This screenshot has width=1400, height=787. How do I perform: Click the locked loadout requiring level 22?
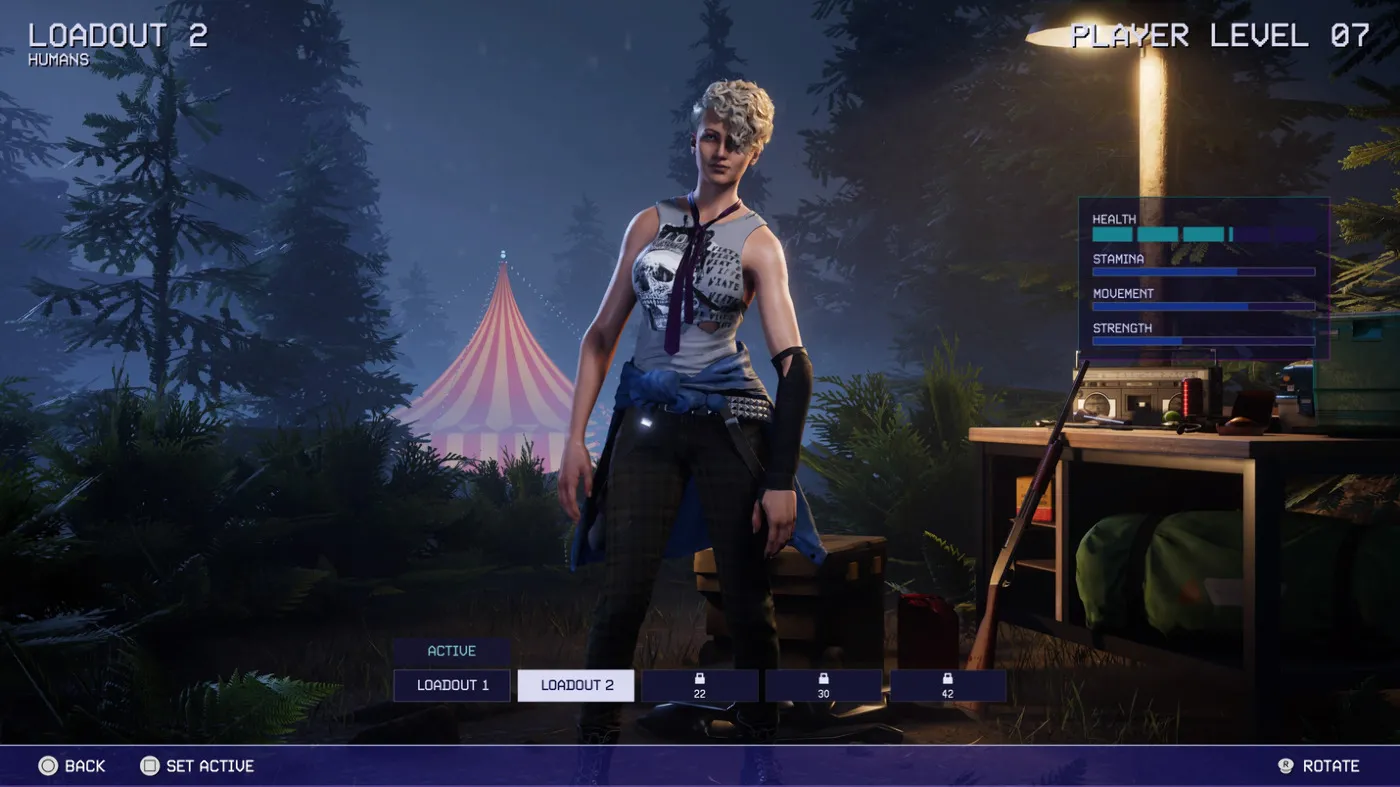699,685
